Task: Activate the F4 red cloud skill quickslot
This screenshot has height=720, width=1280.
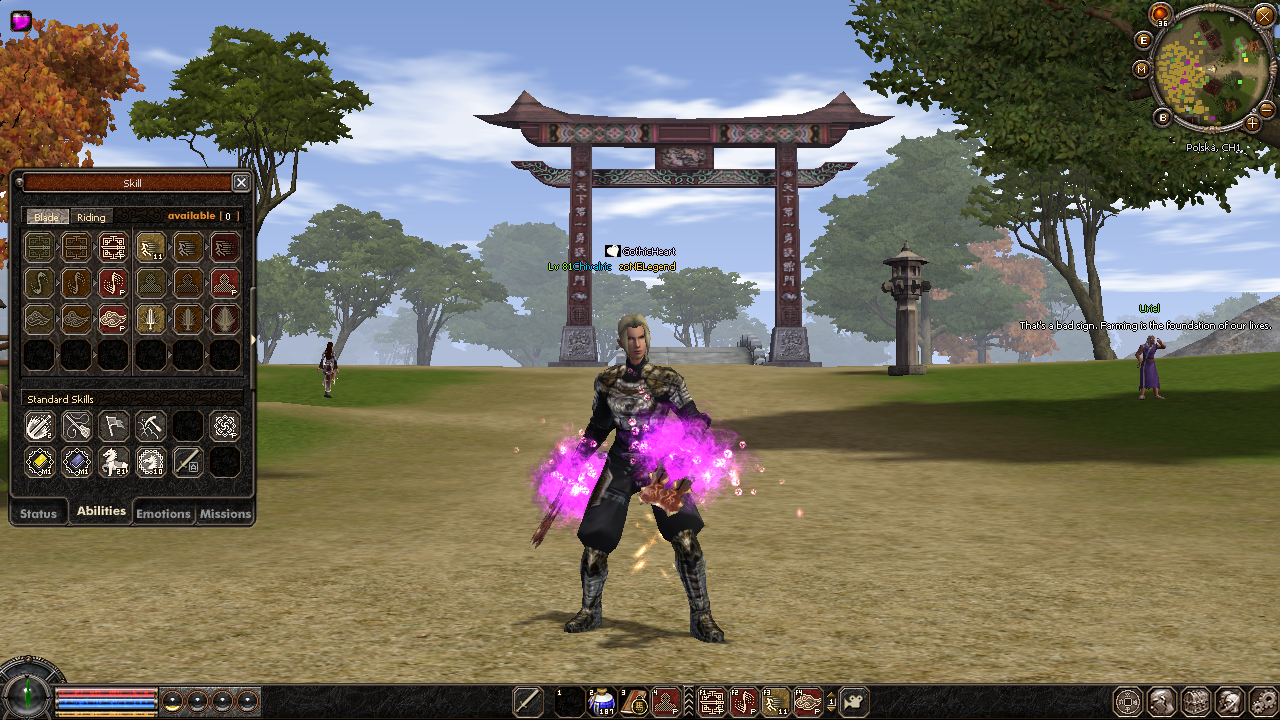Action: point(808,702)
